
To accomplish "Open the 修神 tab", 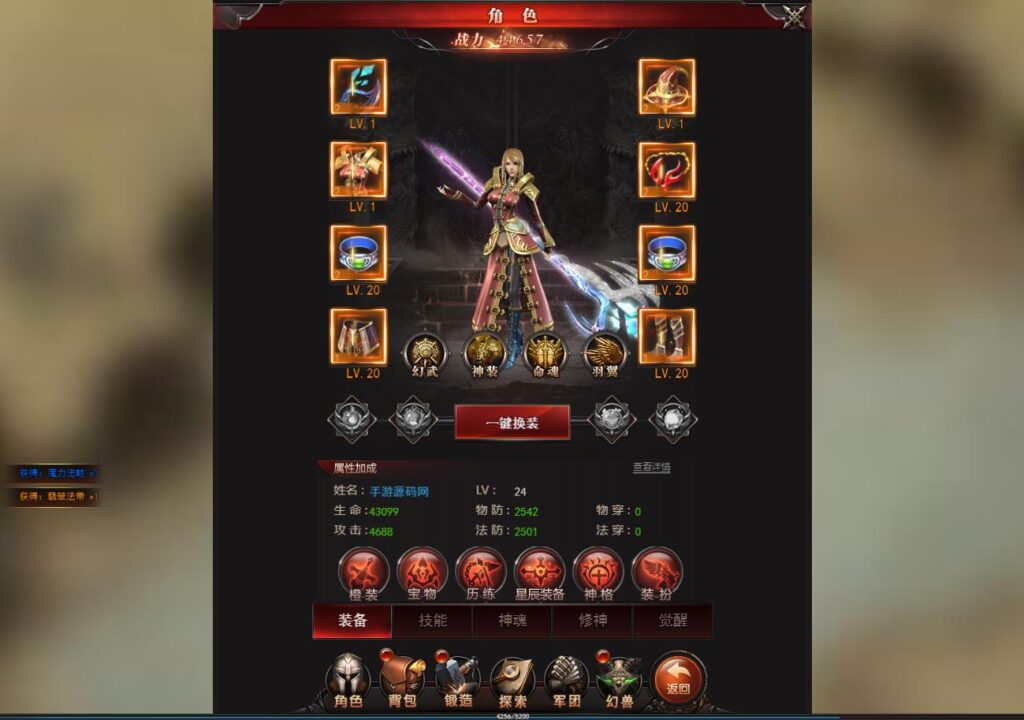I will coord(593,621).
